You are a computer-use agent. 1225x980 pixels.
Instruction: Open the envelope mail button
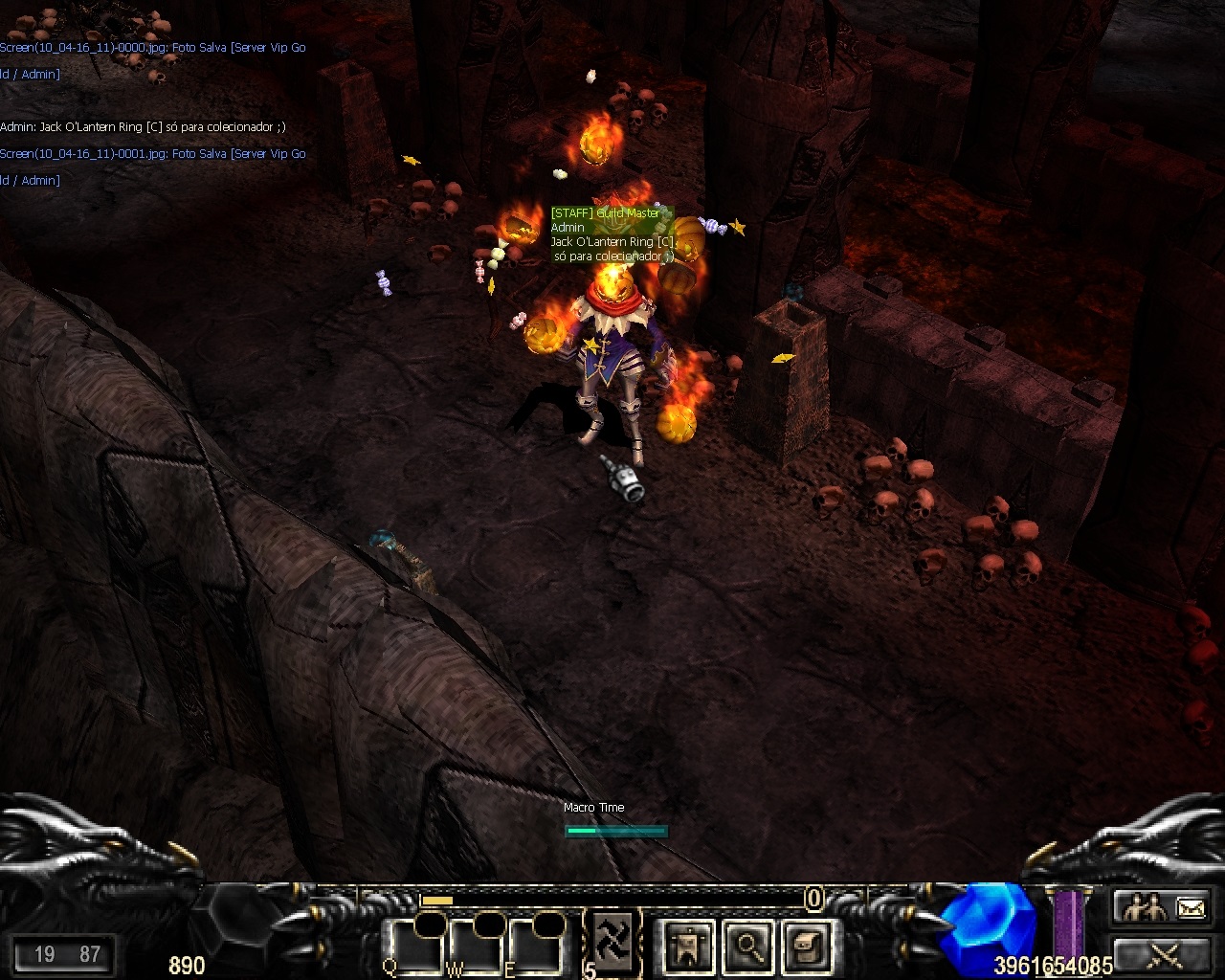(x=1191, y=906)
